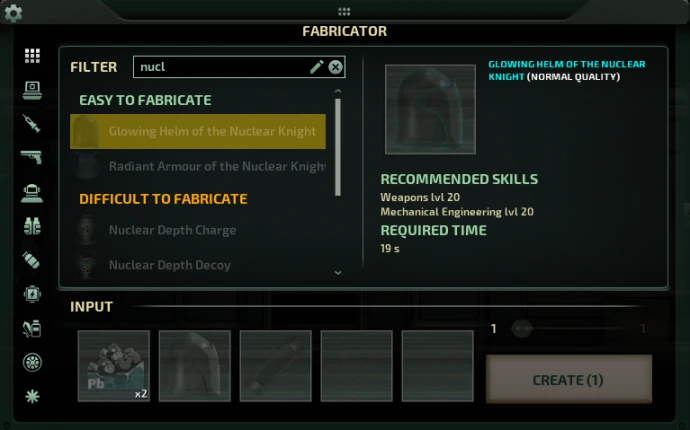Open the diving helmet category
This screenshot has height=430, width=690.
(32, 192)
